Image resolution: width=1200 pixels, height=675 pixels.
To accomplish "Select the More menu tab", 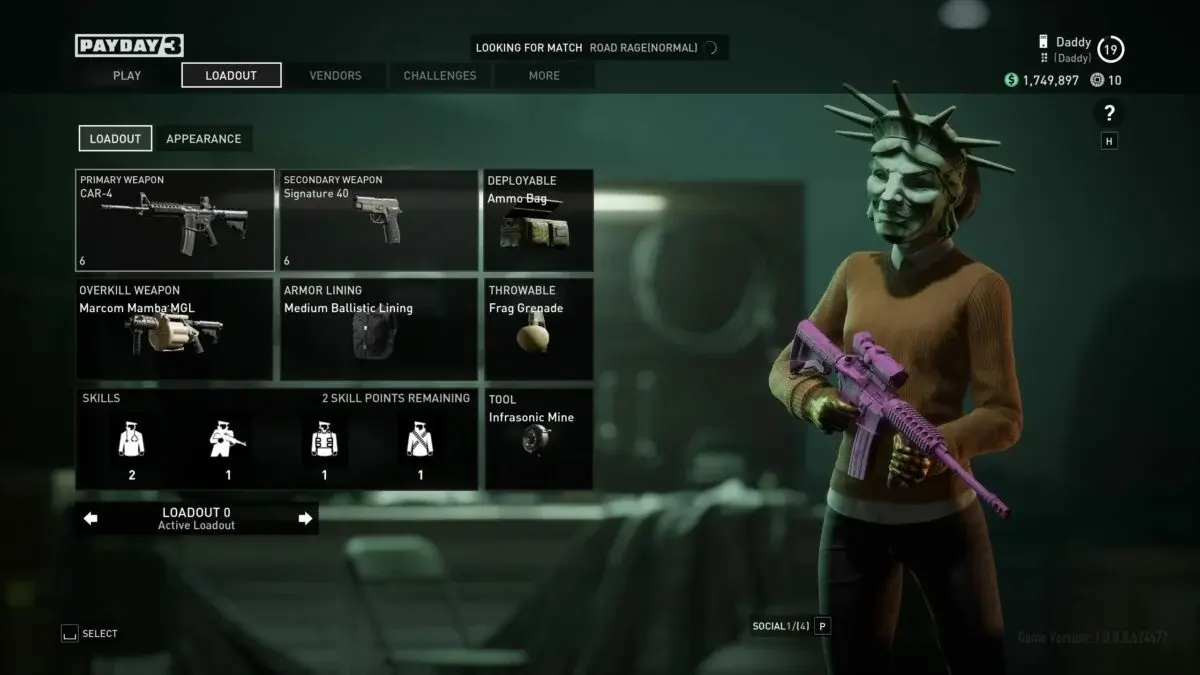I will [544, 75].
